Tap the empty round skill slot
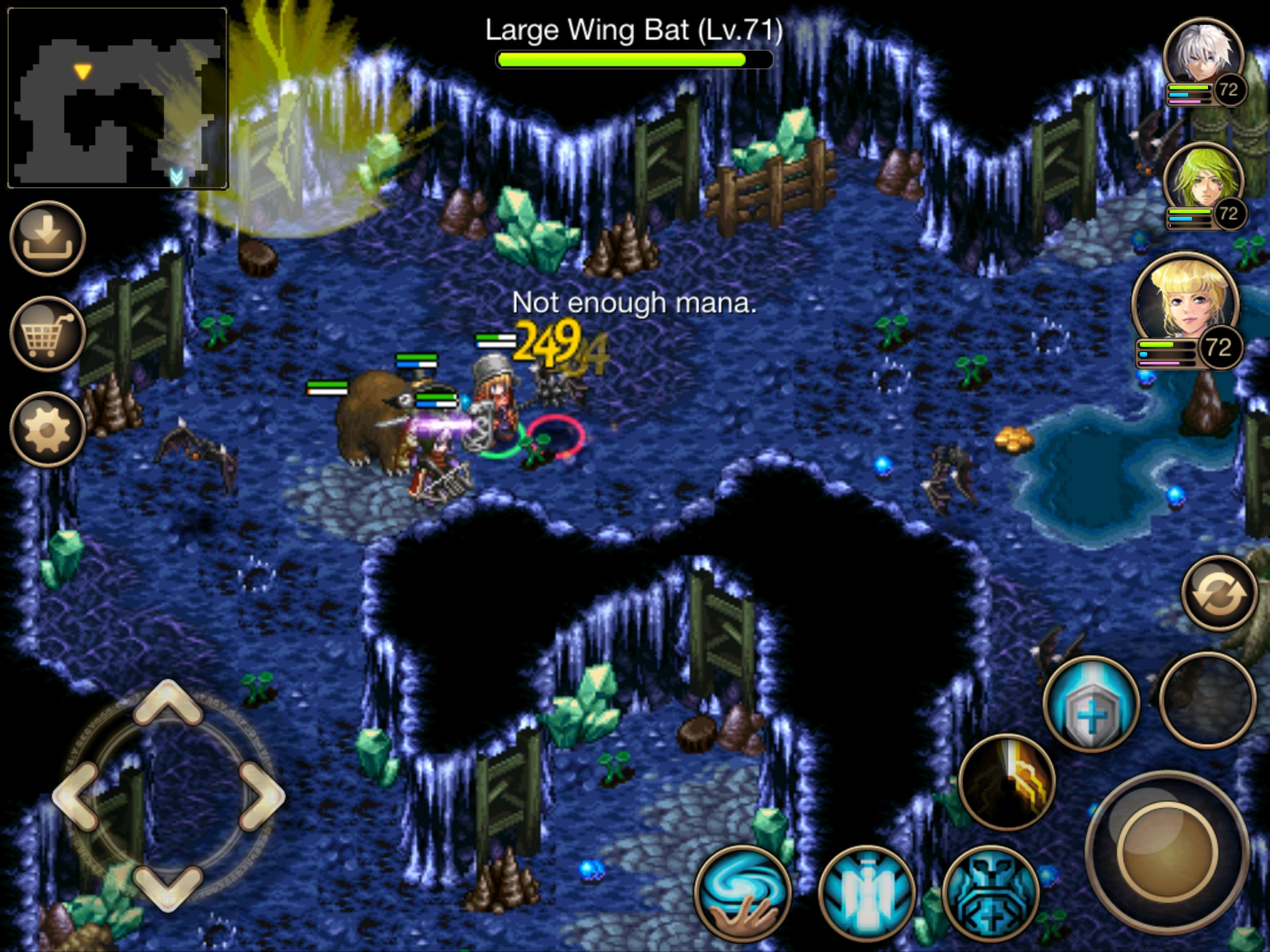Viewport: 1270px width, 952px height. [x=1207, y=699]
